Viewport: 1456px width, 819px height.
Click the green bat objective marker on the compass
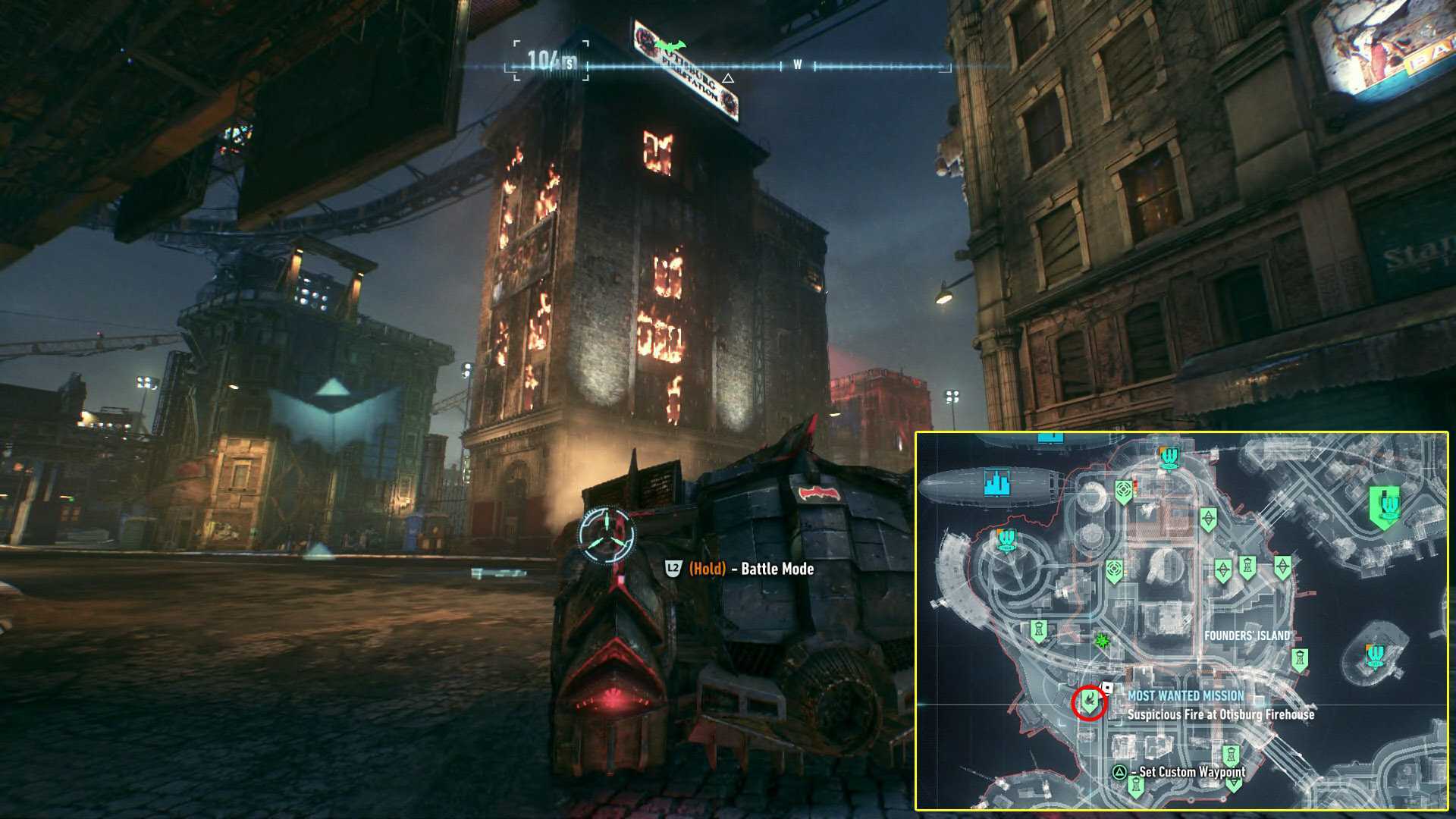point(670,46)
